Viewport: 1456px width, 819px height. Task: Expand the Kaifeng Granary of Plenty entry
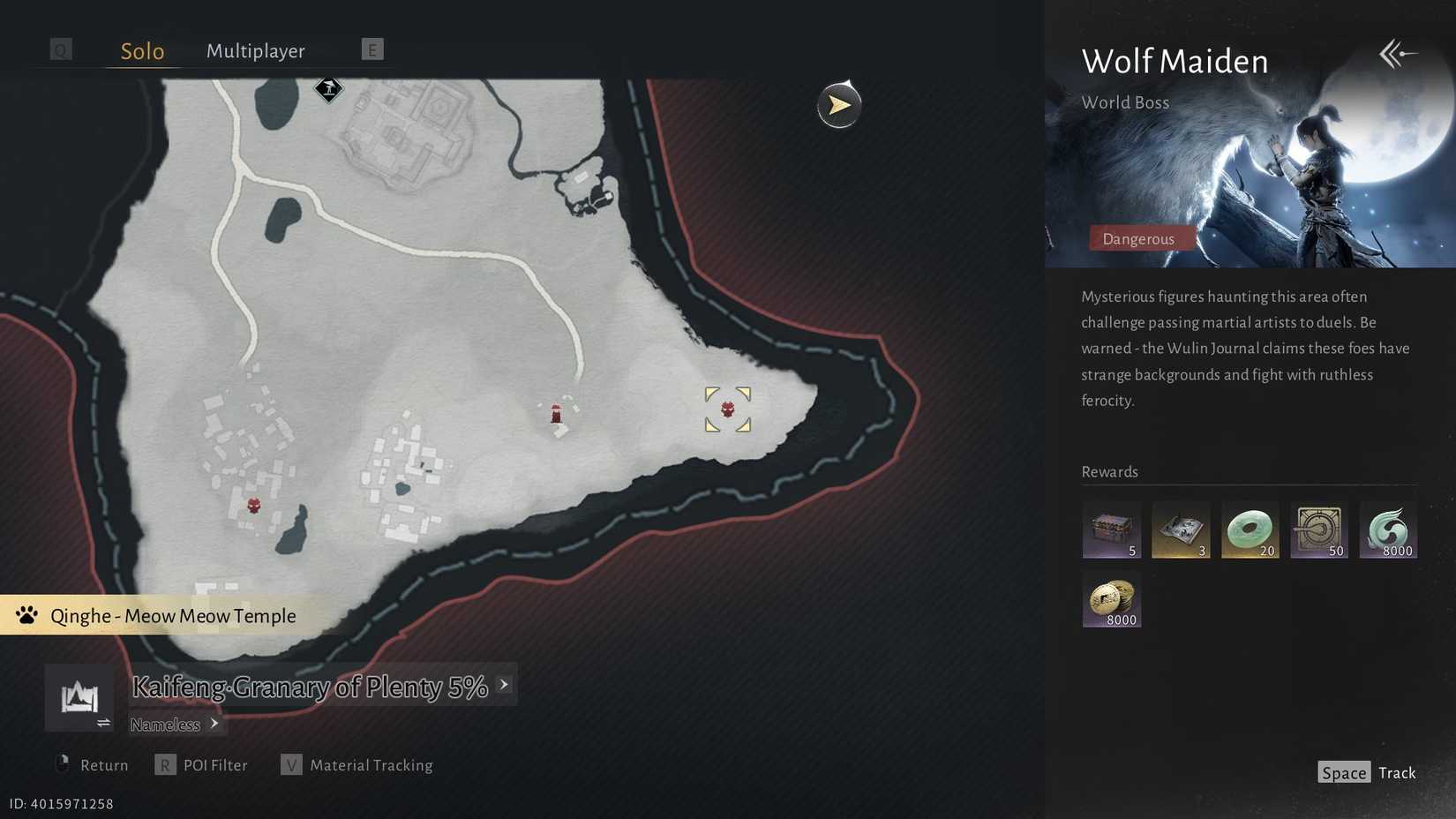tap(503, 684)
